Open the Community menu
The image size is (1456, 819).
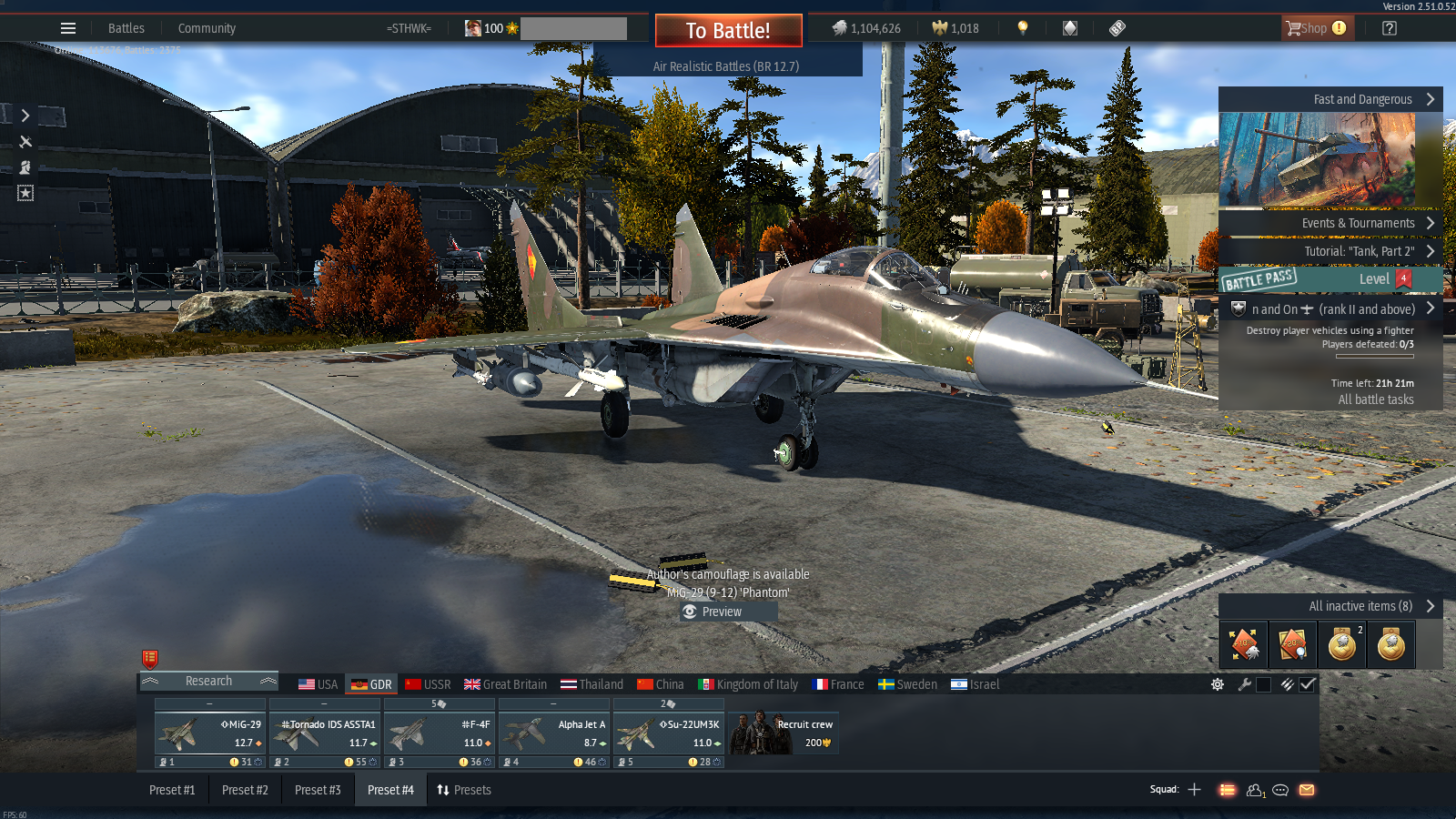[207, 28]
